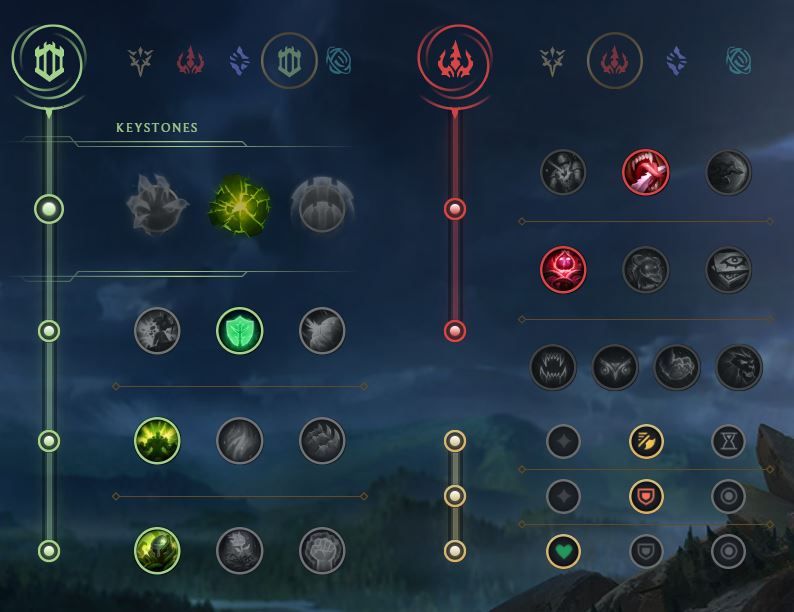Select the Eyeball Collection rune
794x612 pixels.
click(x=728, y=269)
